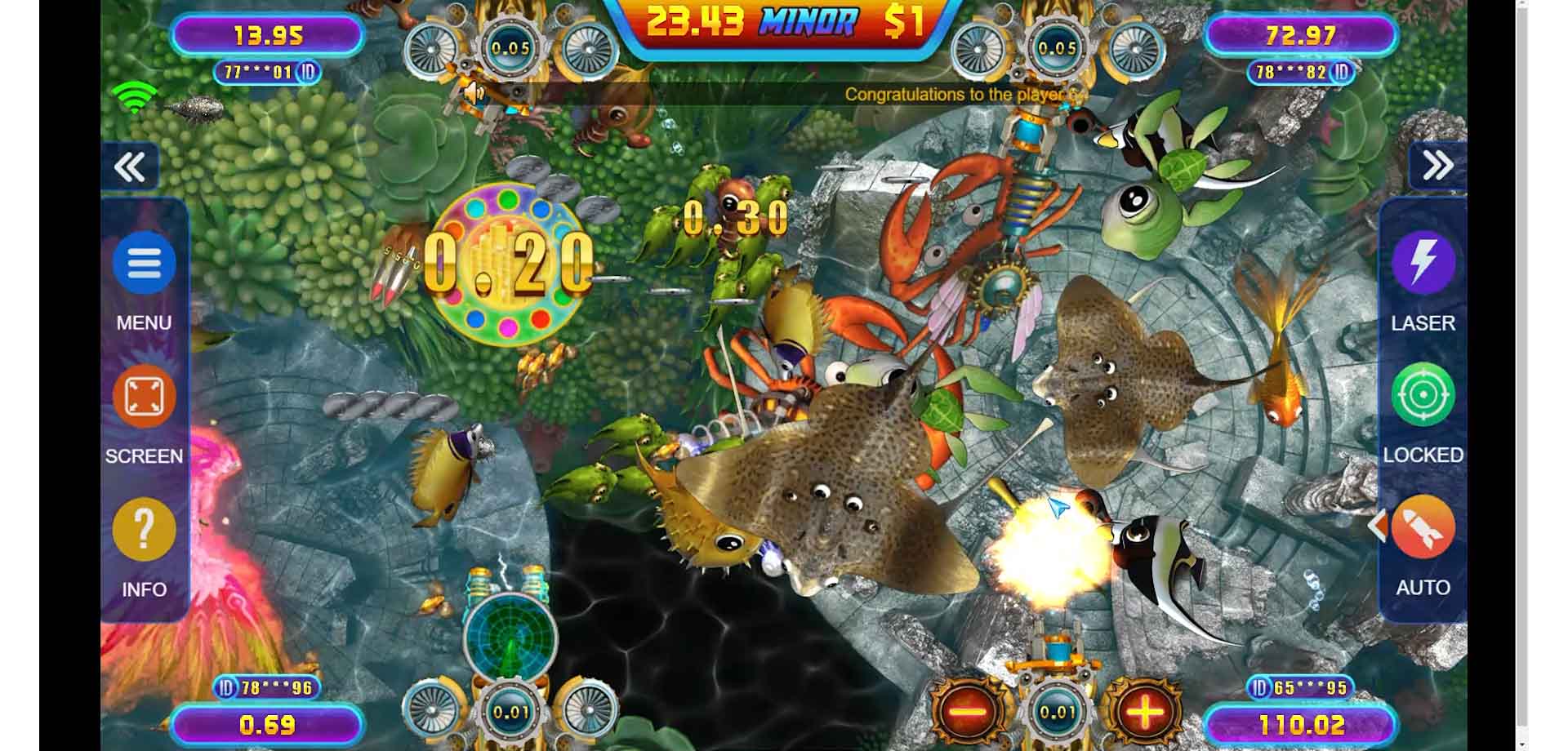Enable LOCKED target mode
This screenshot has width=1568, height=751.
[x=1423, y=396]
